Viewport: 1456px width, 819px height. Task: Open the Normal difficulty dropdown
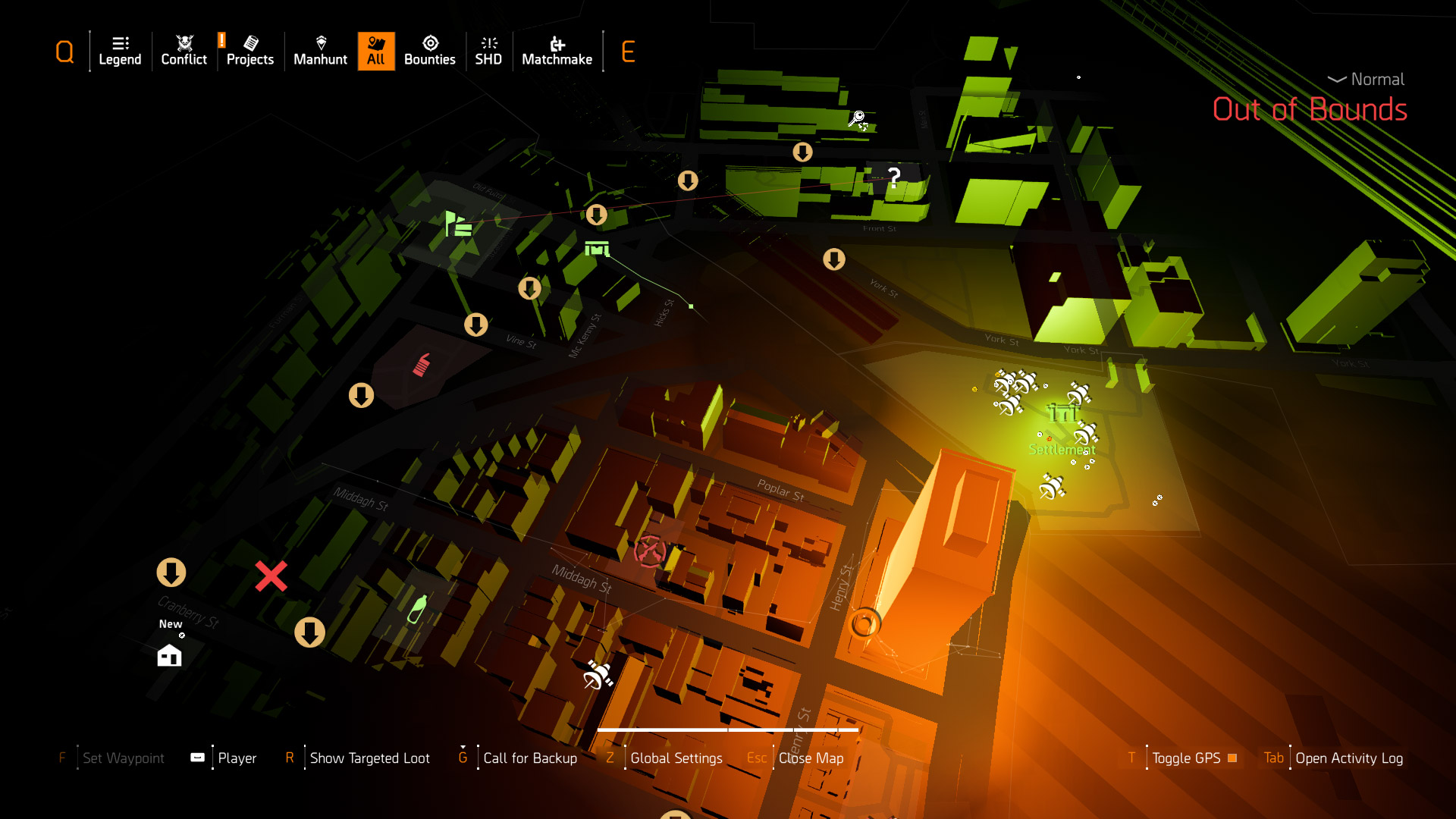(1367, 80)
